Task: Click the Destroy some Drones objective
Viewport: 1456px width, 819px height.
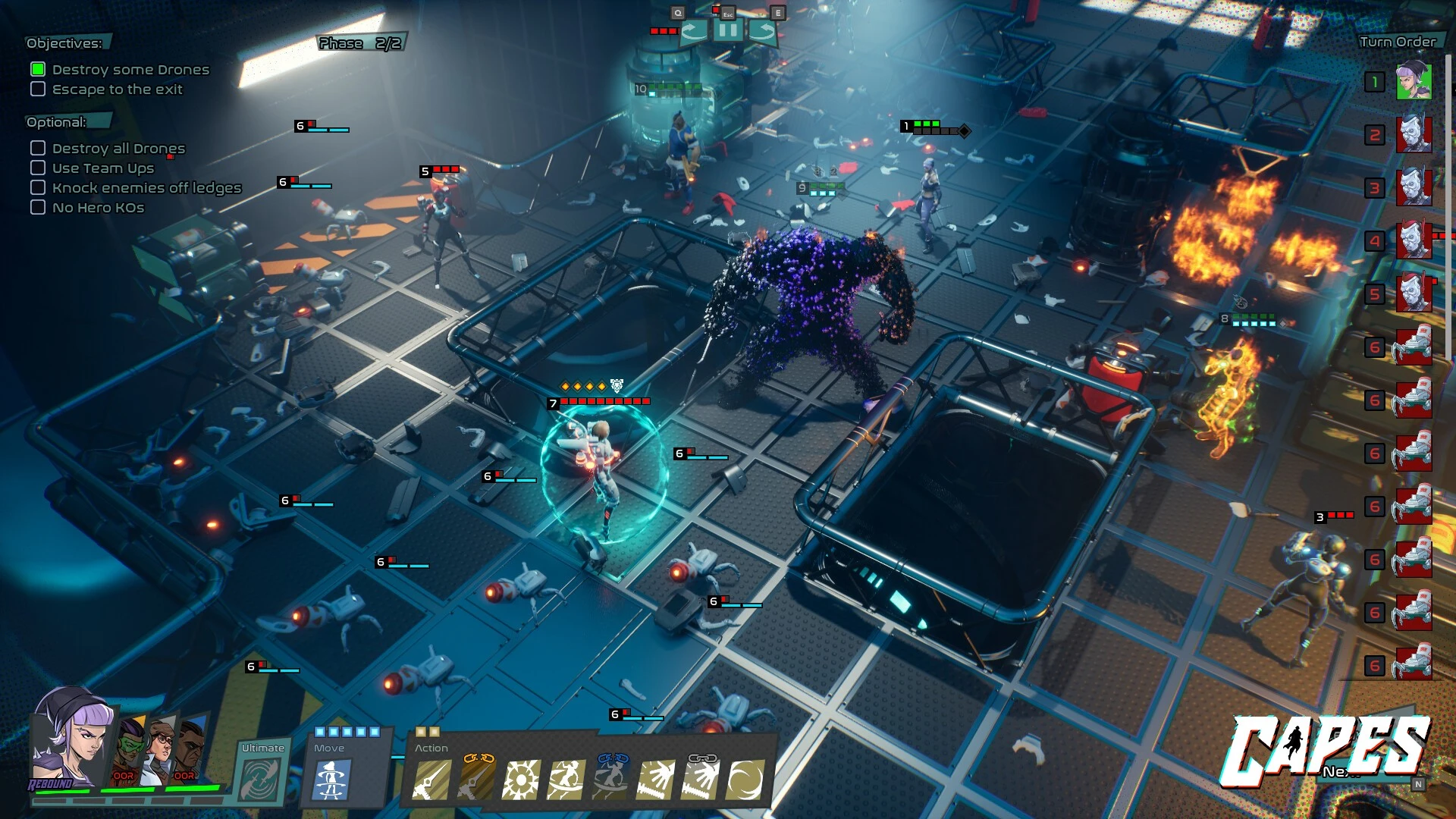Action: point(130,70)
